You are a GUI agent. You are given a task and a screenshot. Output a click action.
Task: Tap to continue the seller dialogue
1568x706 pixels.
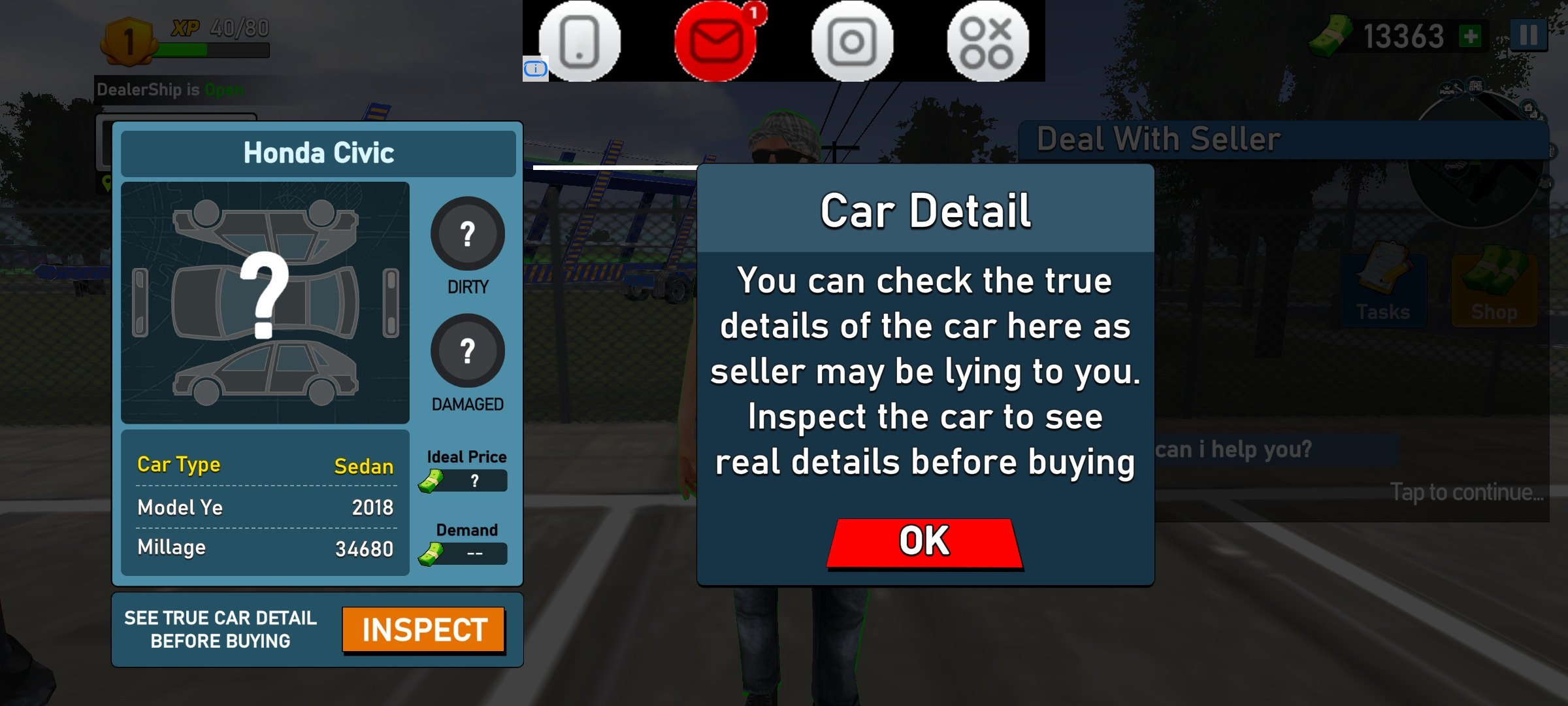[x=1466, y=492]
